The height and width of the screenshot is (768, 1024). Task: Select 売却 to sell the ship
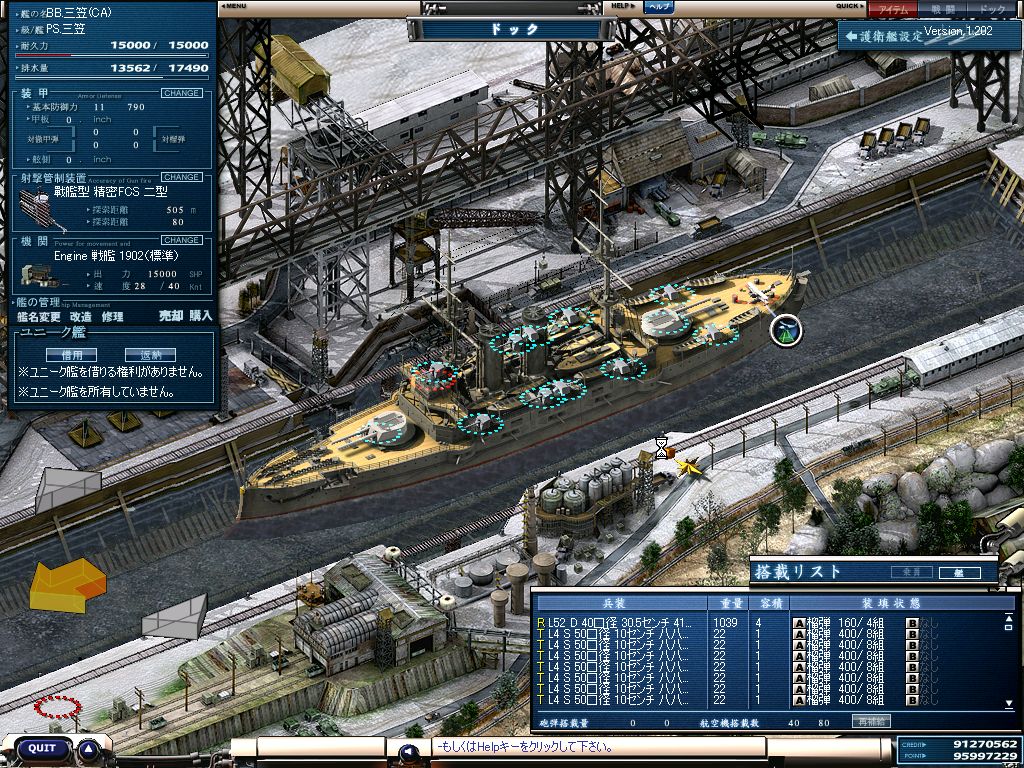click(171, 316)
